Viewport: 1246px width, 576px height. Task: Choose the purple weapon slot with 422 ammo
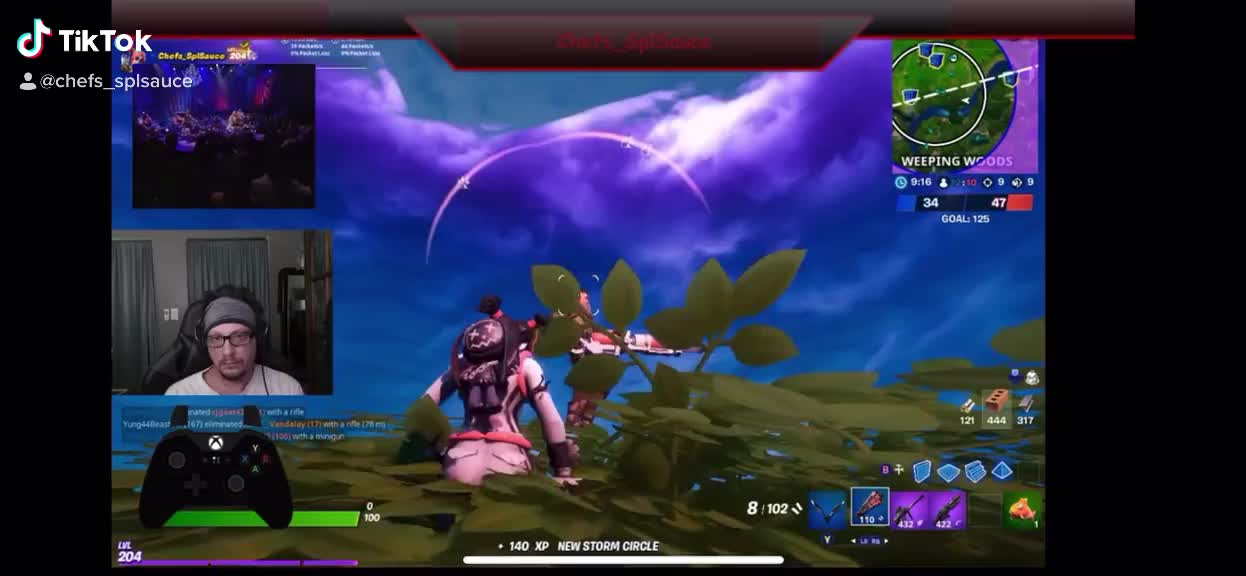(948, 509)
